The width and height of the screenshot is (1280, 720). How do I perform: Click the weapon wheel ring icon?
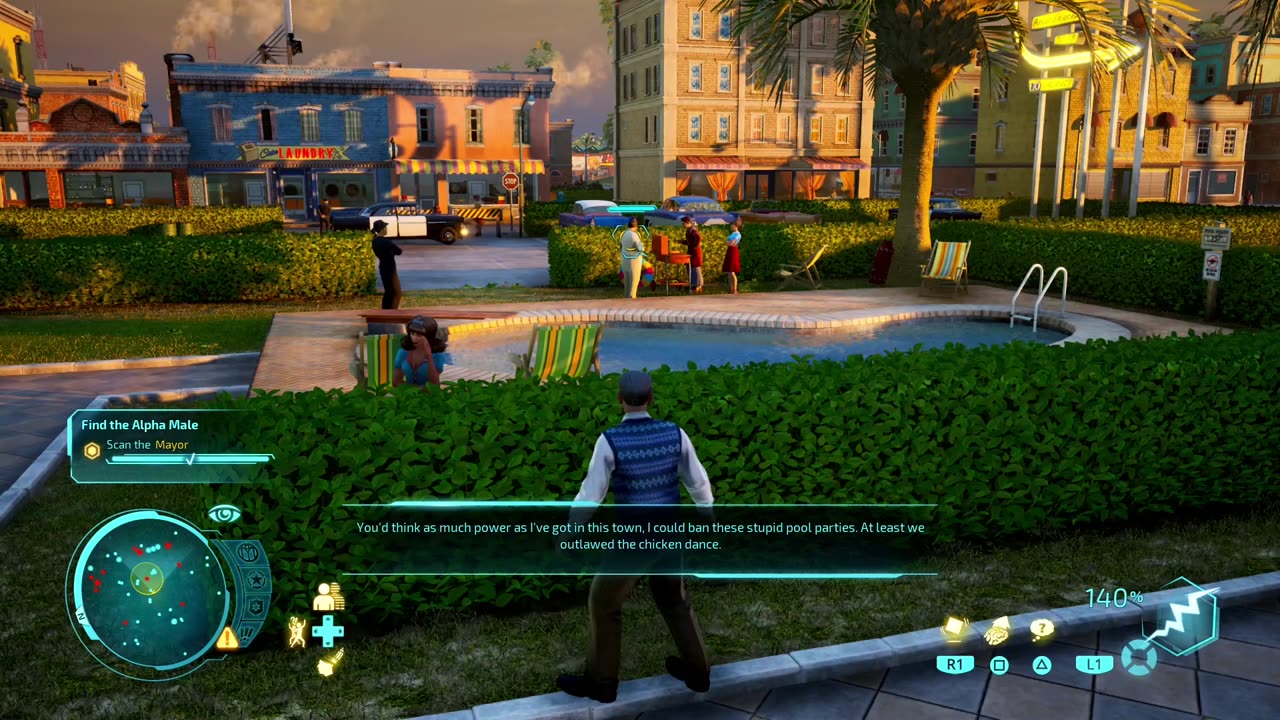click(1137, 658)
